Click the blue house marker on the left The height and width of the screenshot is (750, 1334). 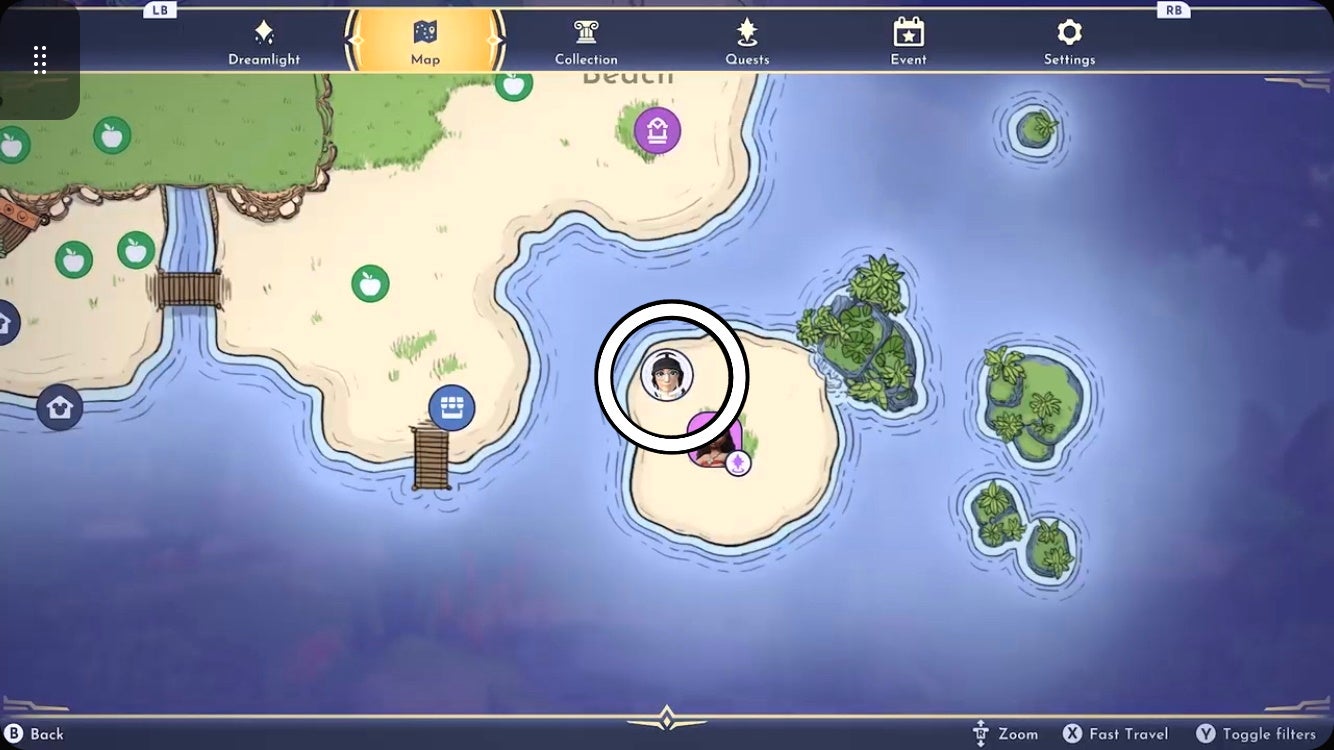[62, 407]
